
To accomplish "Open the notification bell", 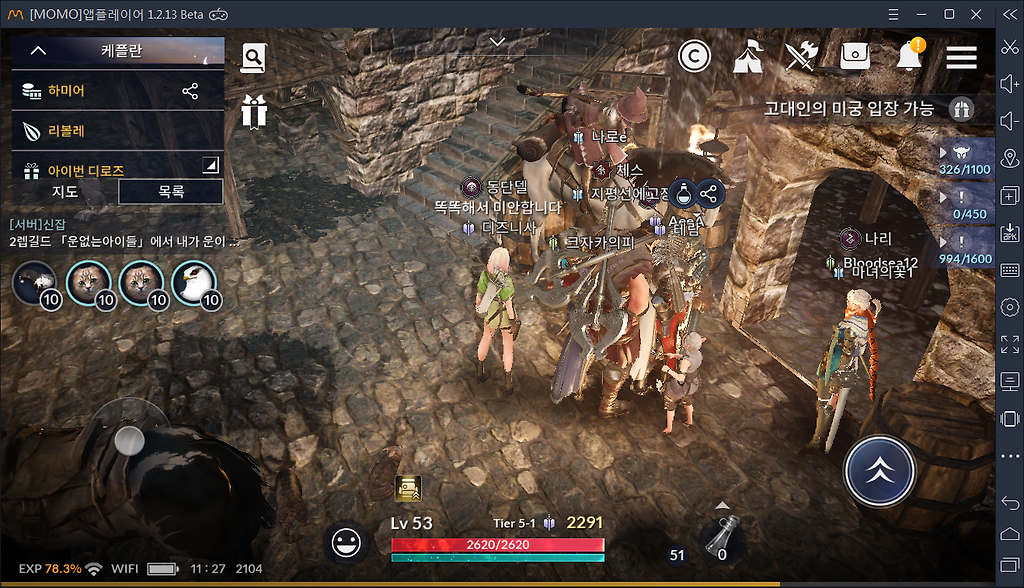I will point(909,56).
